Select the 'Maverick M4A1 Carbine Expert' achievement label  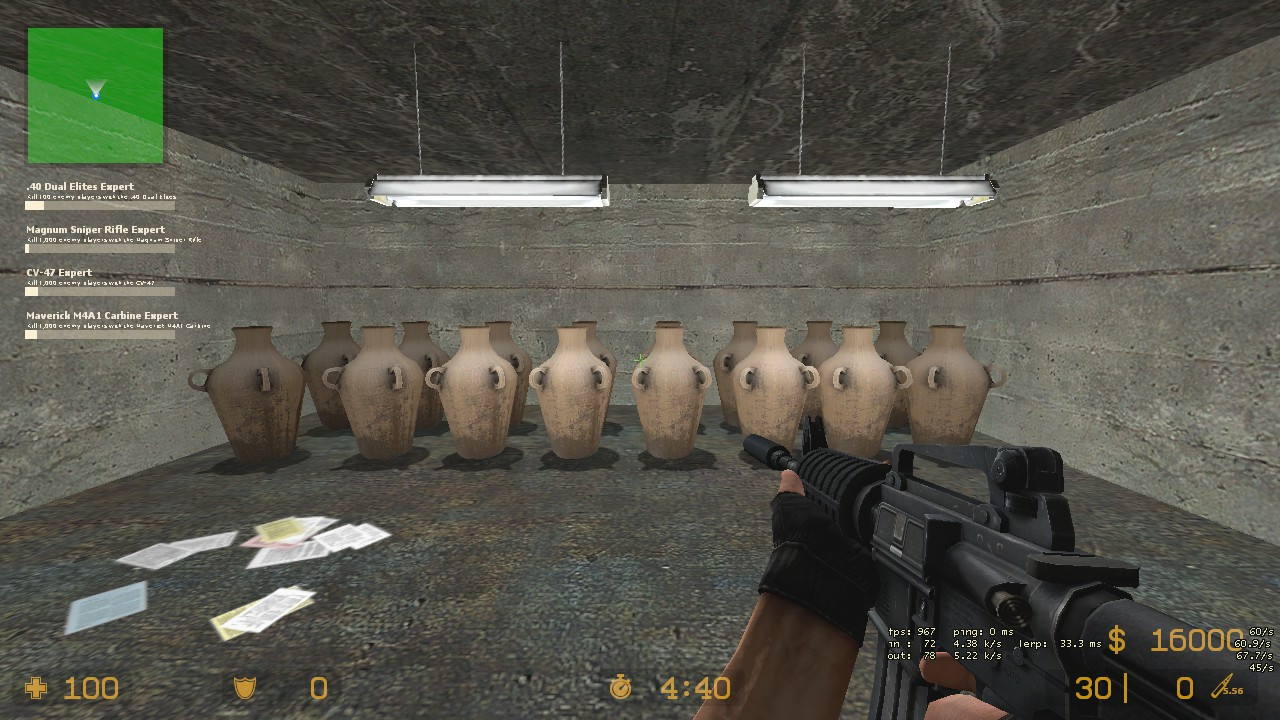pos(101,315)
